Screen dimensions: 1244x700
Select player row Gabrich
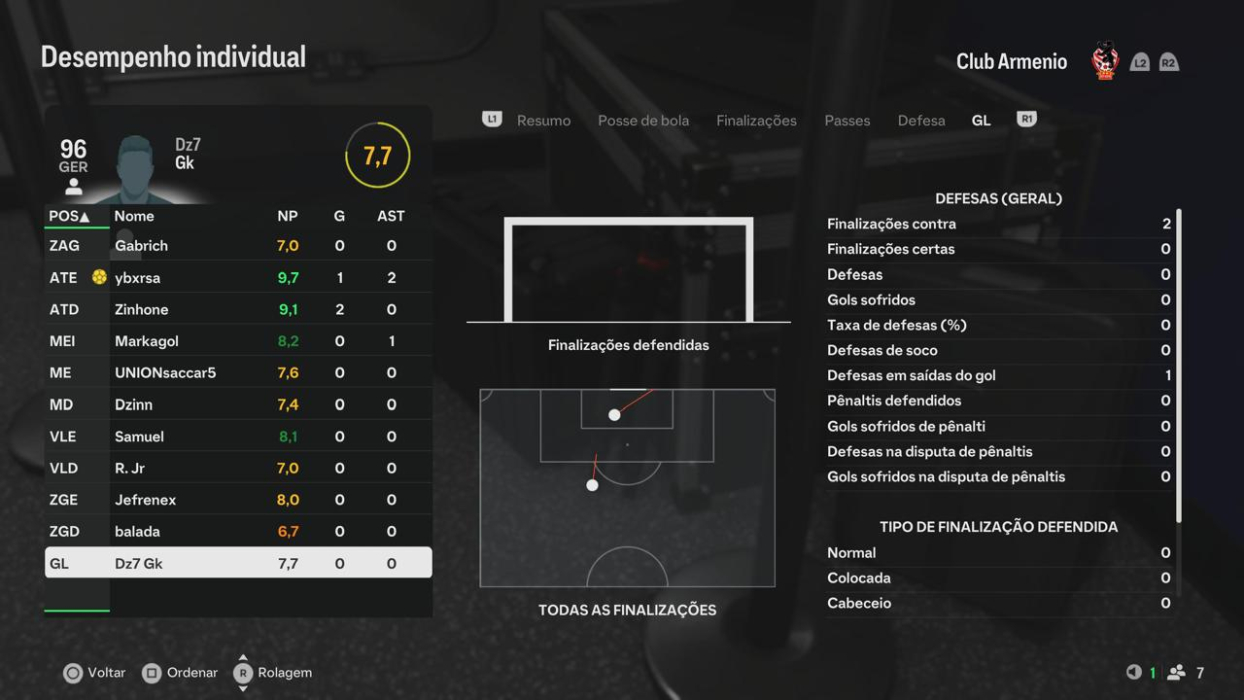tap(238, 246)
